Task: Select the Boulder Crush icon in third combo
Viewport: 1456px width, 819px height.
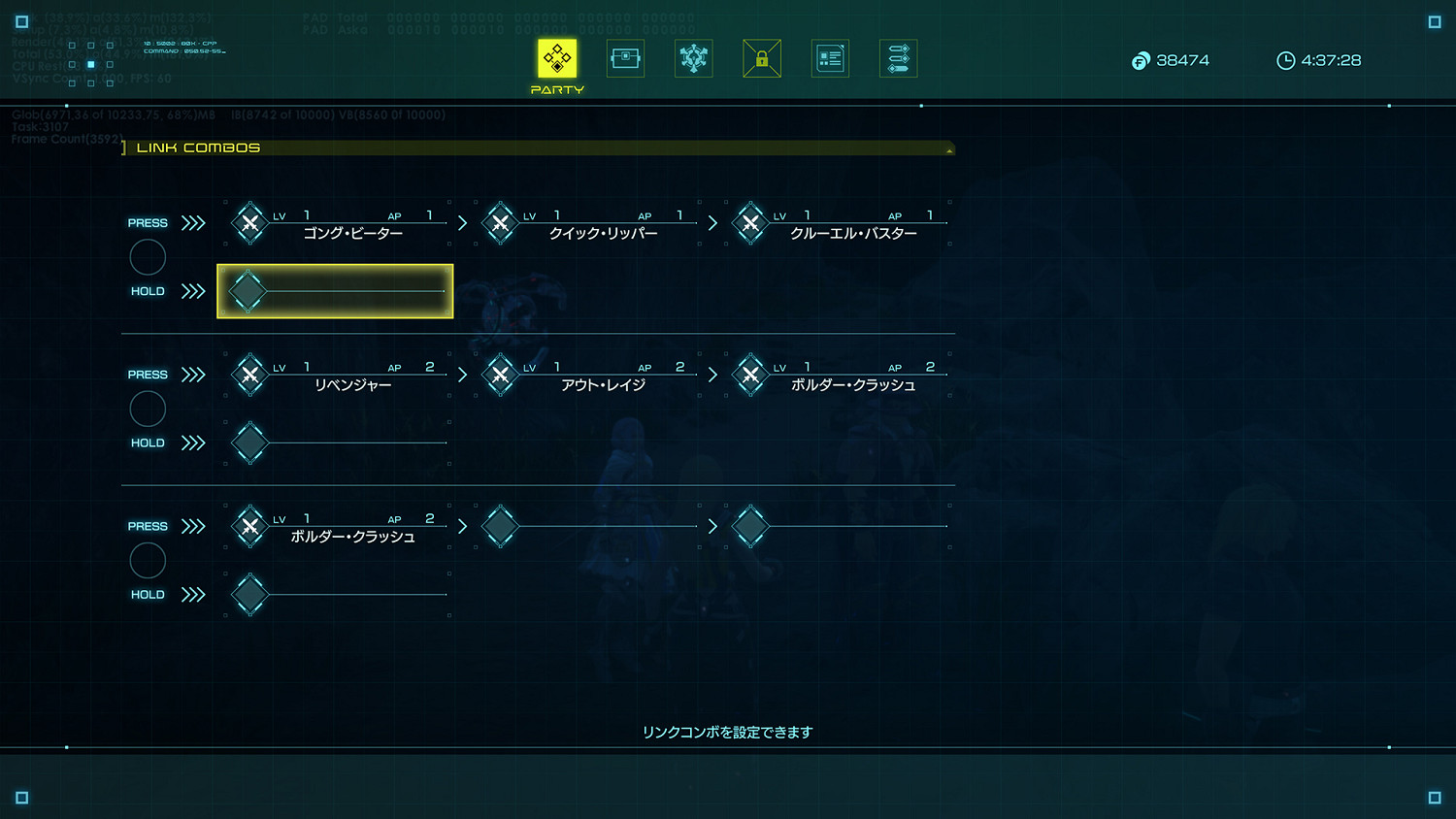Action: click(x=249, y=527)
